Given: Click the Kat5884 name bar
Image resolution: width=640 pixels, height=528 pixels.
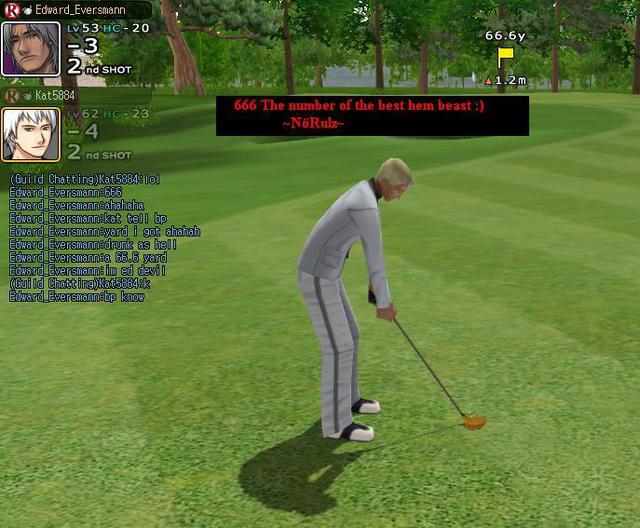Looking at the screenshot, I should pos(60,95).
